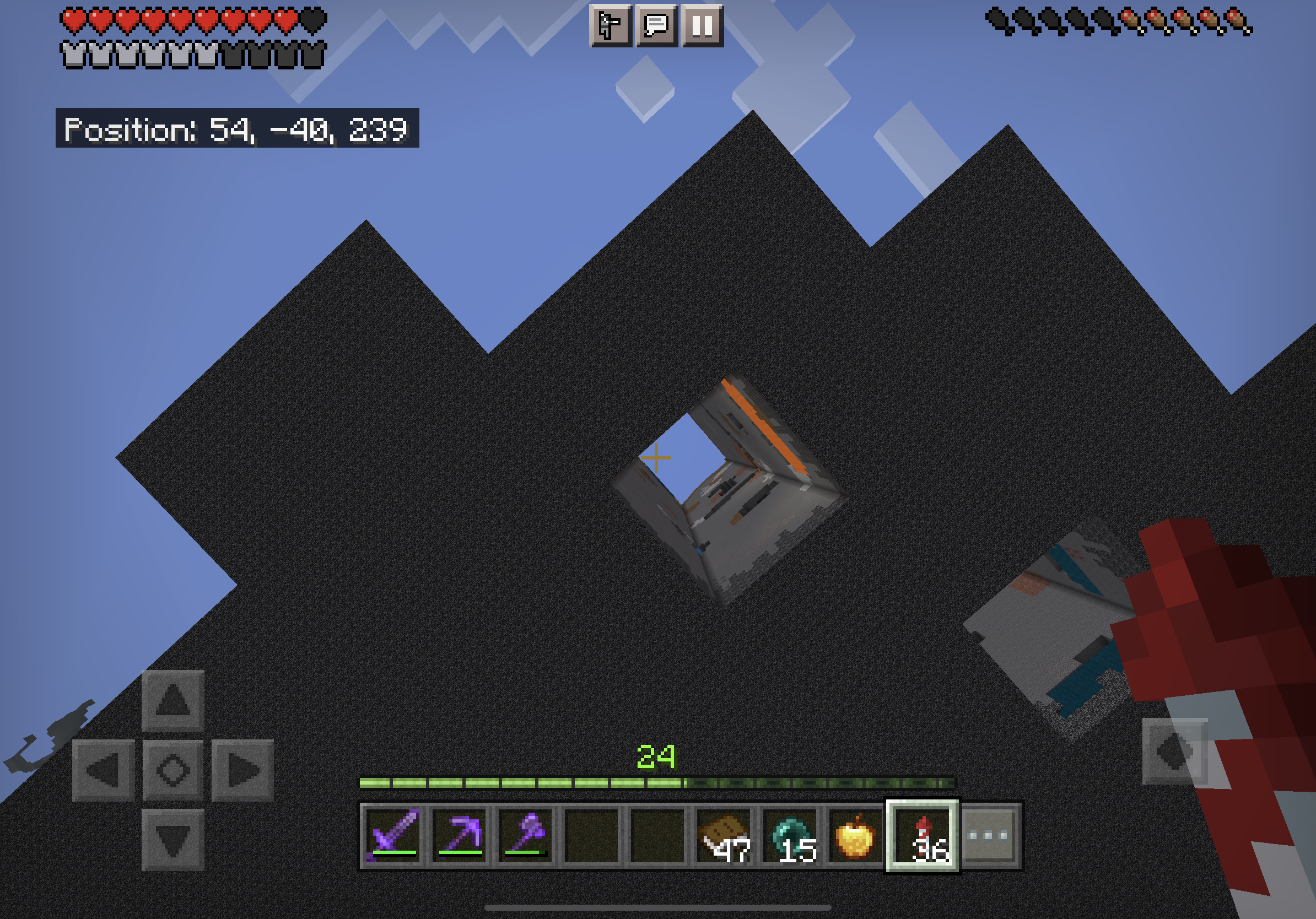Tap the center diamond of the d-pad

pos(172,770)
